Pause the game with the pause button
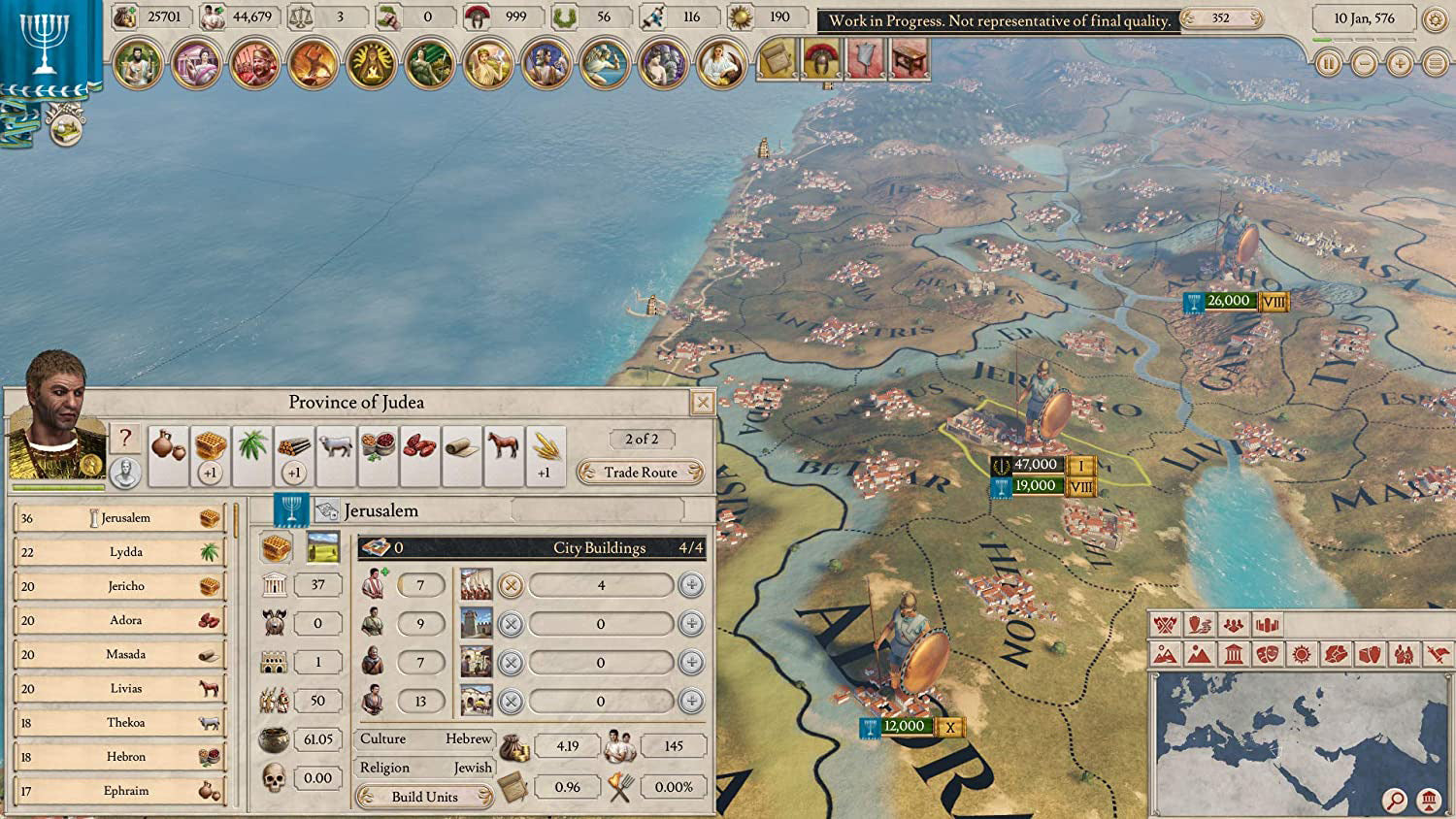Image resolution: width=1456 pixels, height=819 pixels. coord(1329,63)
